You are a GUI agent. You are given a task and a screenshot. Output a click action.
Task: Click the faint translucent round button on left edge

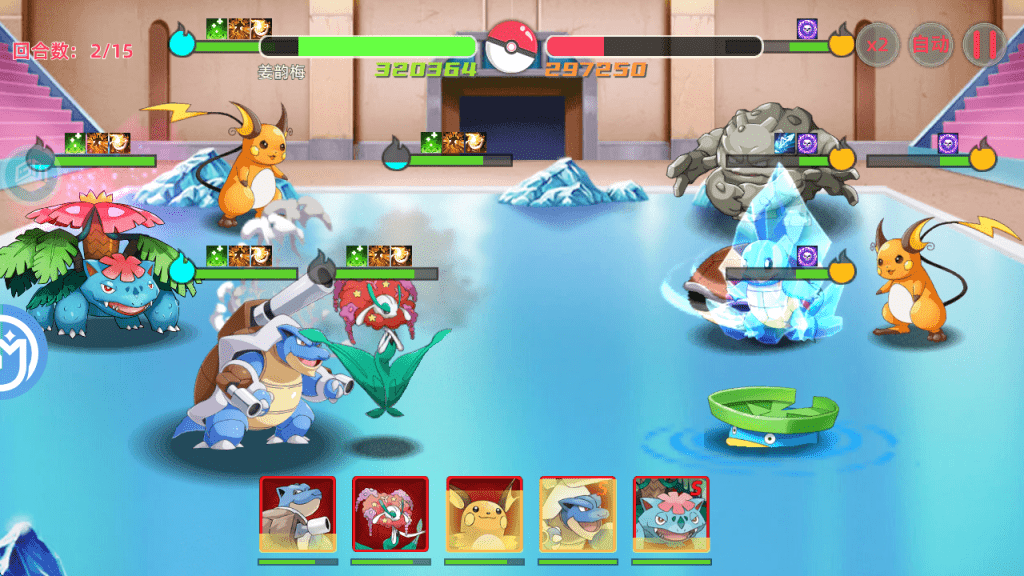[16, 174]
